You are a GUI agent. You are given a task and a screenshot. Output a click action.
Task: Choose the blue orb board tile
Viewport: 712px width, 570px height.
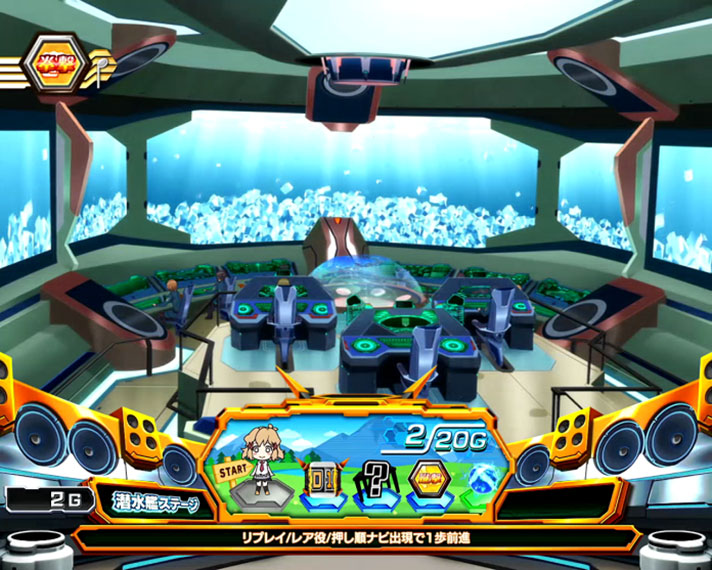pyautogui.click(x=480, y=477)
